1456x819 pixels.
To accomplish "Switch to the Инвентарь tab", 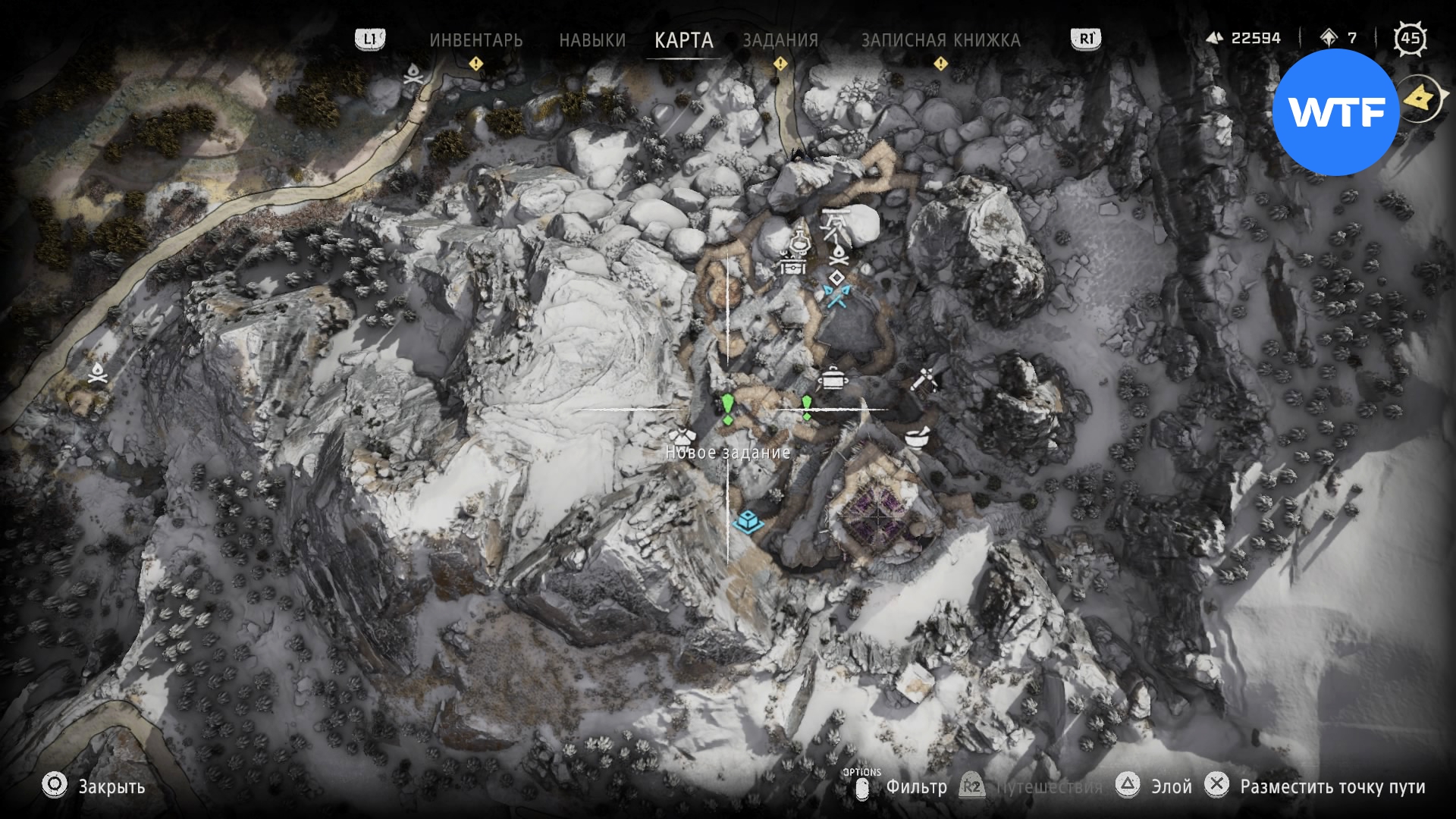I will click(x=475, y=39).
